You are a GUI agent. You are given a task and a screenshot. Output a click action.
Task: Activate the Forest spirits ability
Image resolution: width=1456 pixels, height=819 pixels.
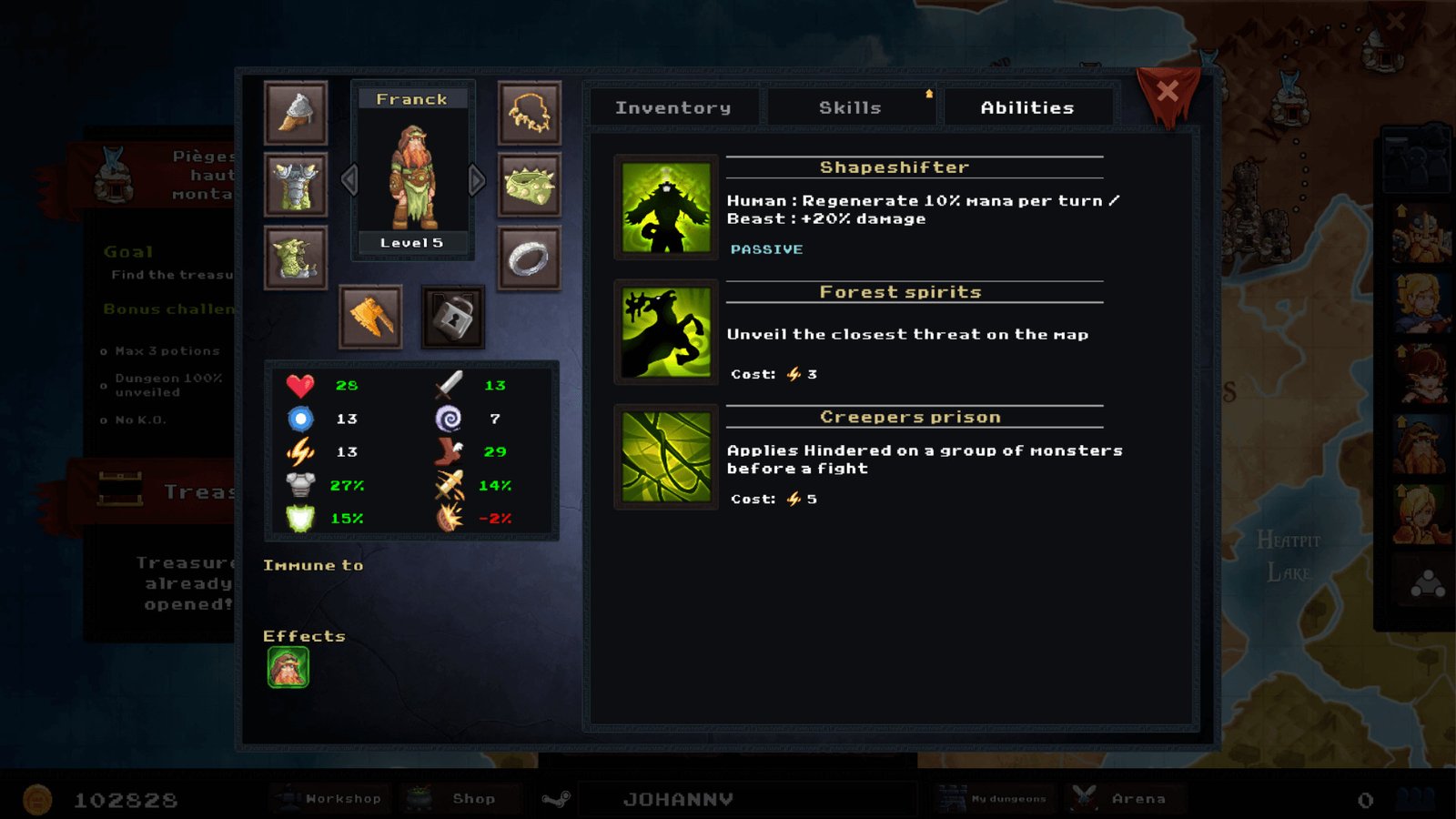(x=666, y=332)
